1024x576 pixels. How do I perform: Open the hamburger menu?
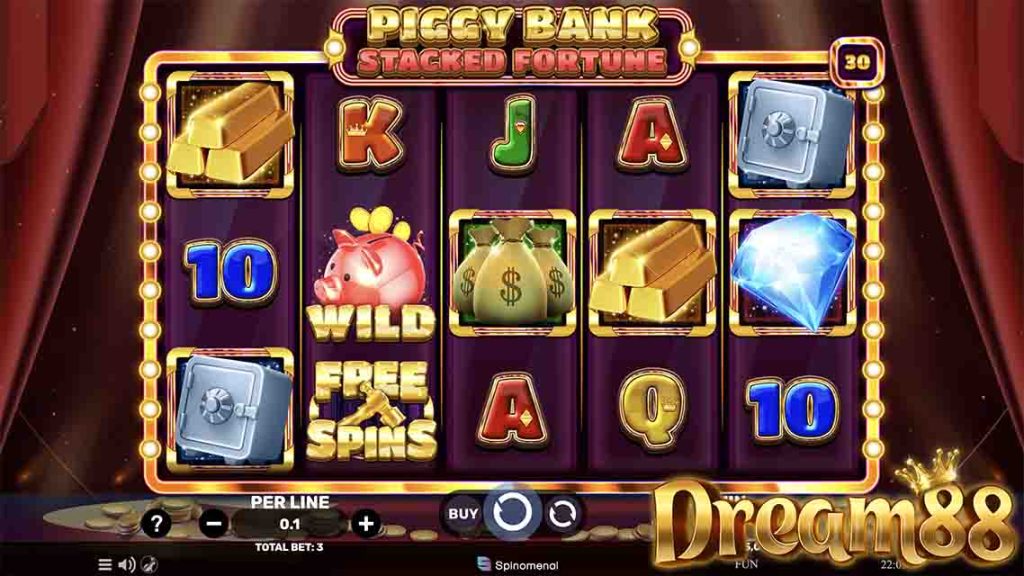point(105,564)
